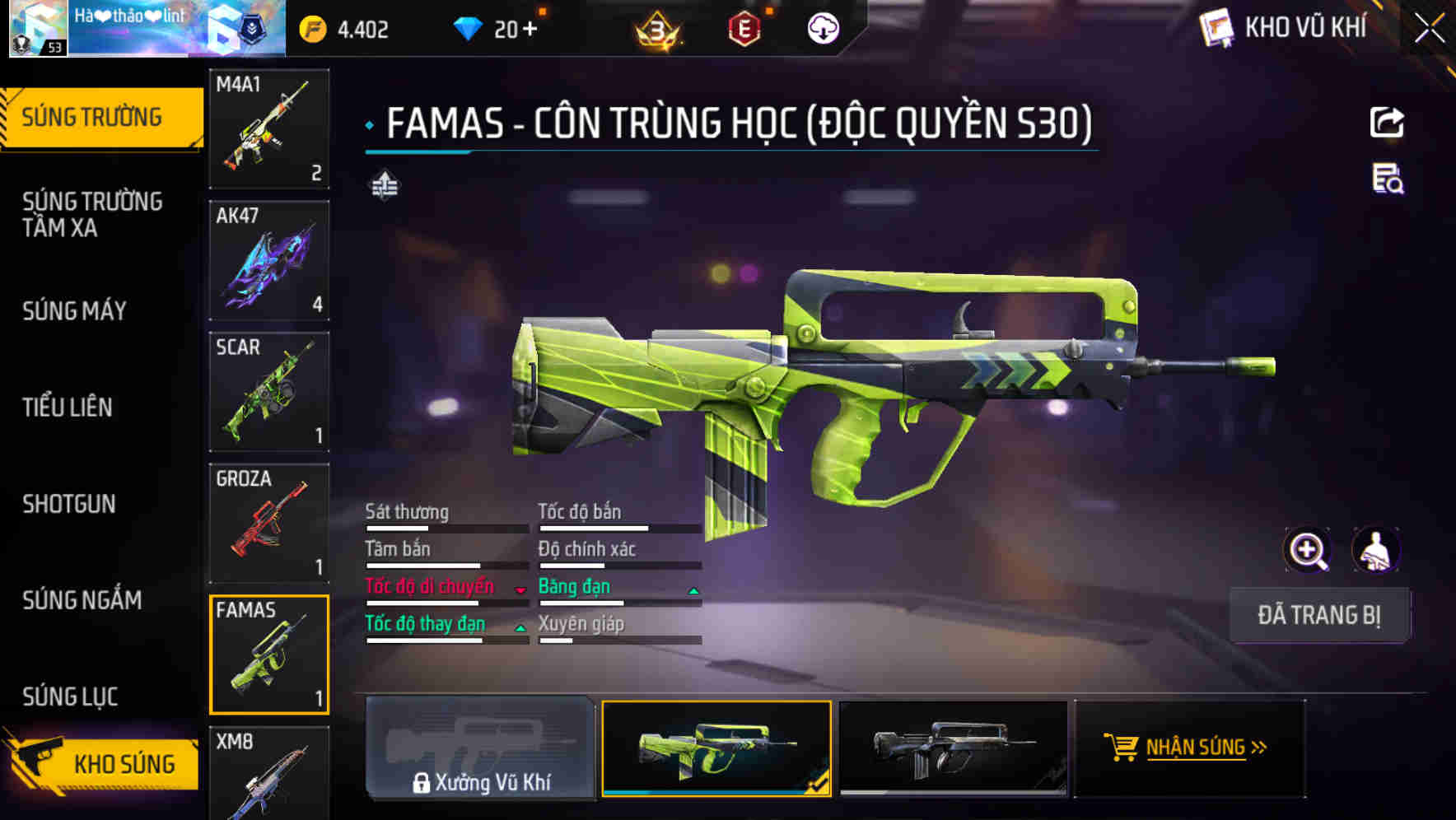The height and width of the screenshot is (820, 1456).
Task: Open the XM8 weapon tile
Action: (269, 772)
